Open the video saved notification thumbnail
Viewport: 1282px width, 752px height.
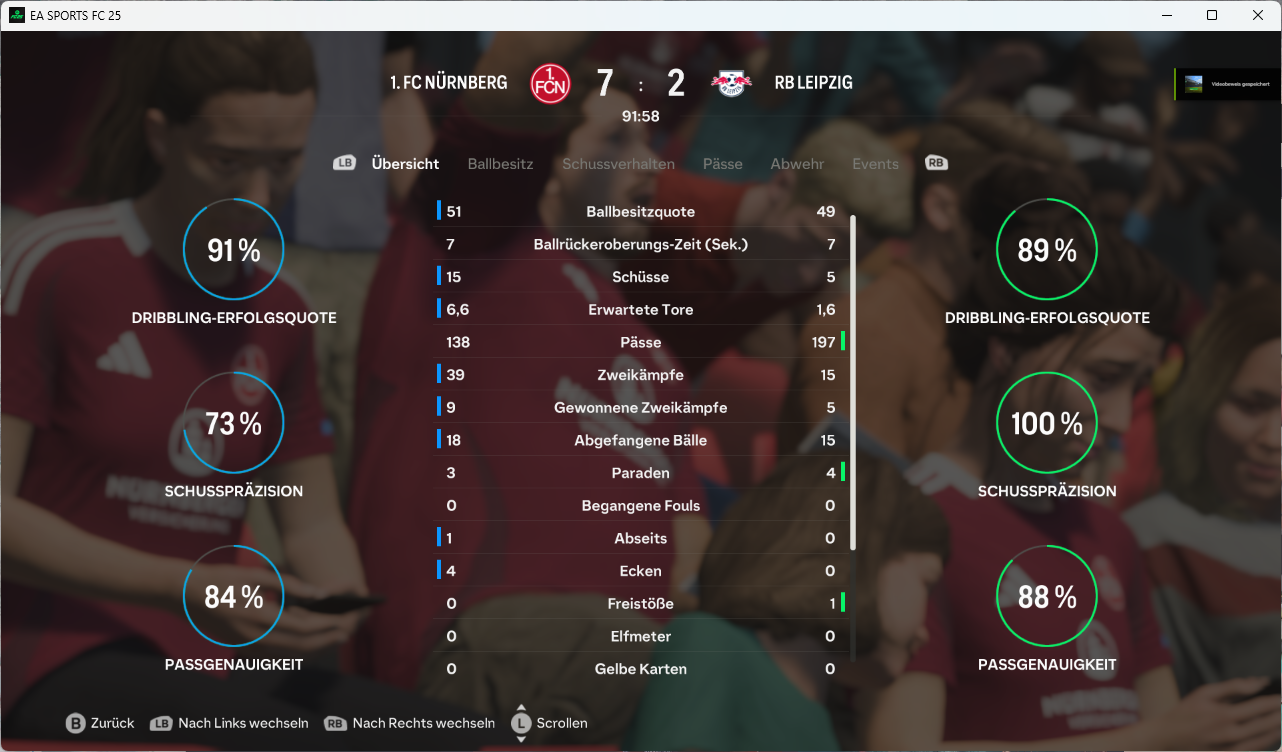(1194, 85)
